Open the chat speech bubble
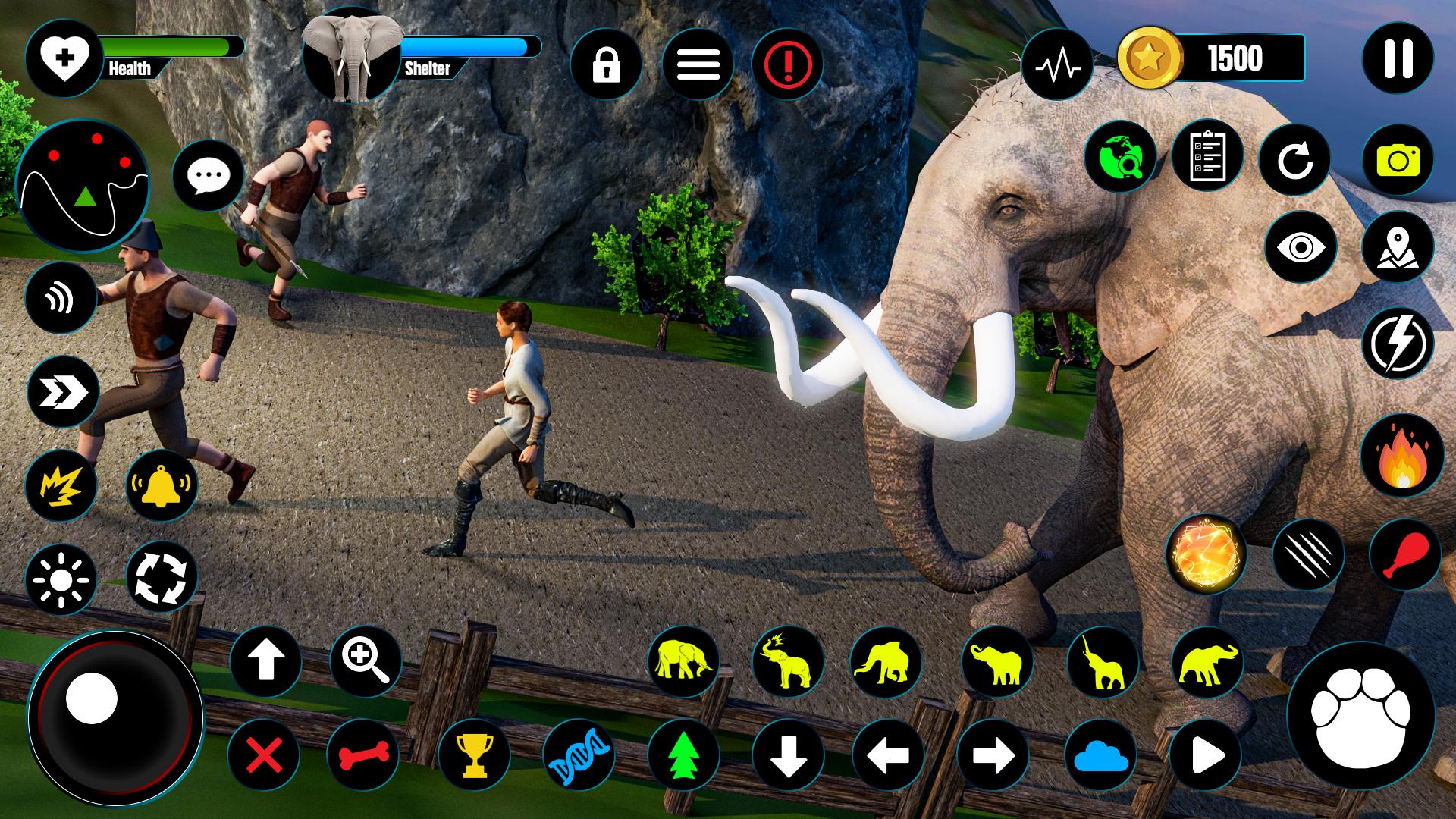The height and width of the screenshot is (819, 1456). pos(208,176)
